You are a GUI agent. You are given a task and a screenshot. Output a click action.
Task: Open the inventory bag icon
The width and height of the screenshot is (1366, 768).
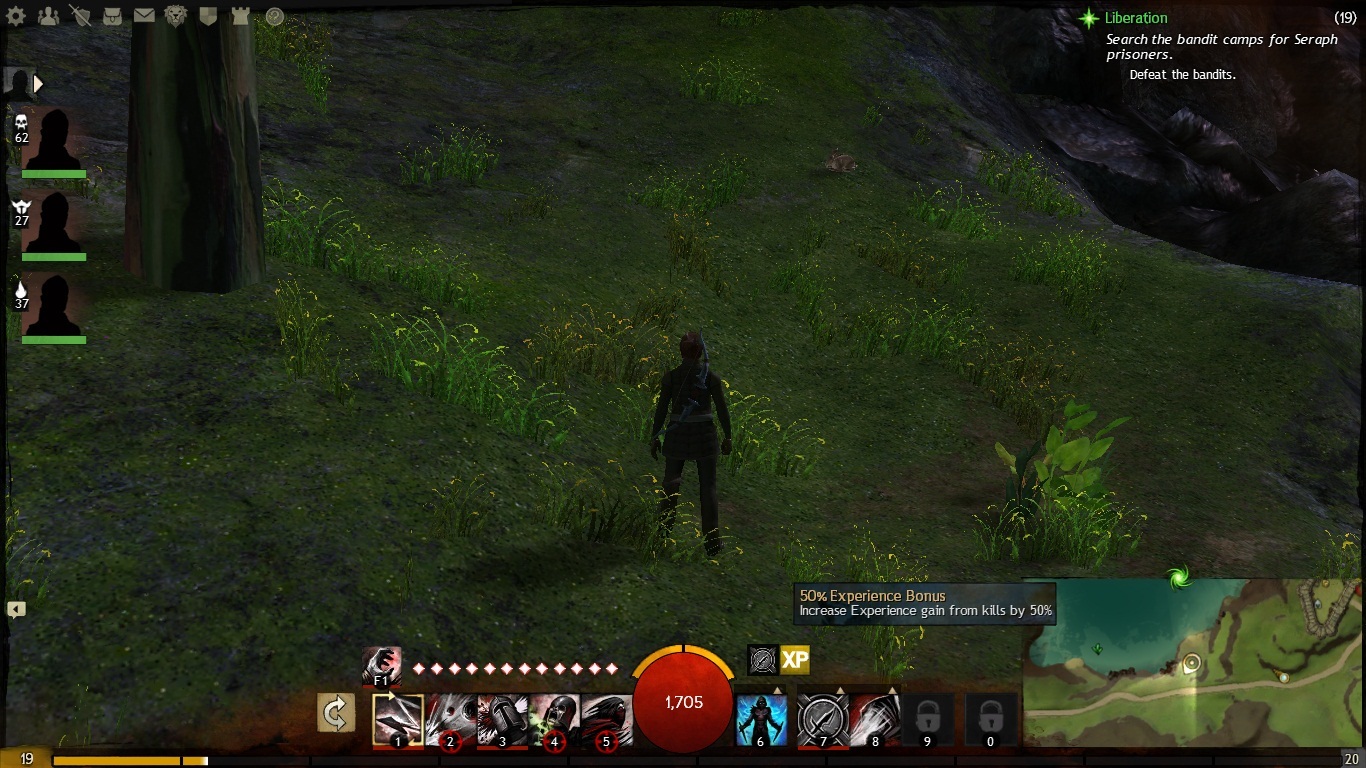pos(112,16)
